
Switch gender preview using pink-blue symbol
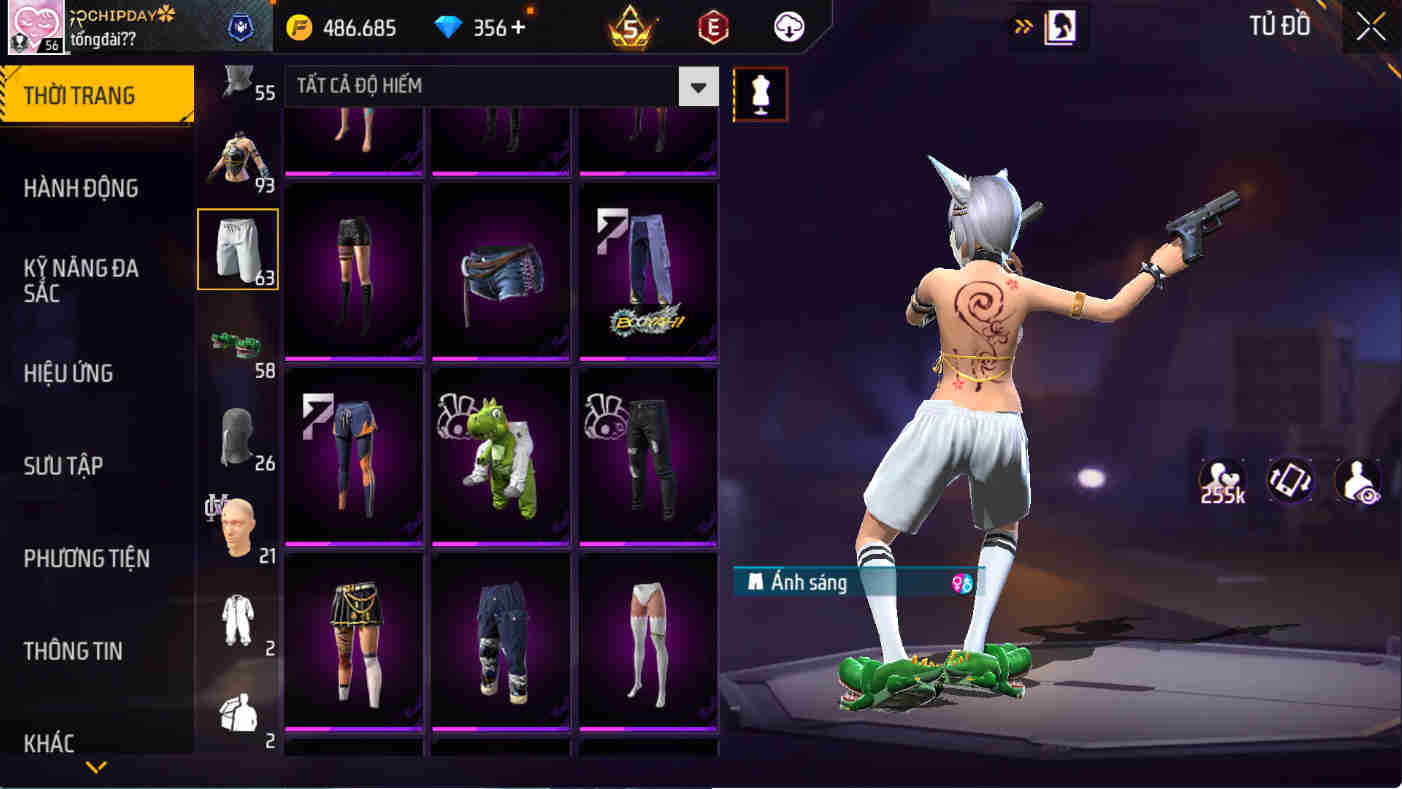pyautogui.click(x=961, y=583)
